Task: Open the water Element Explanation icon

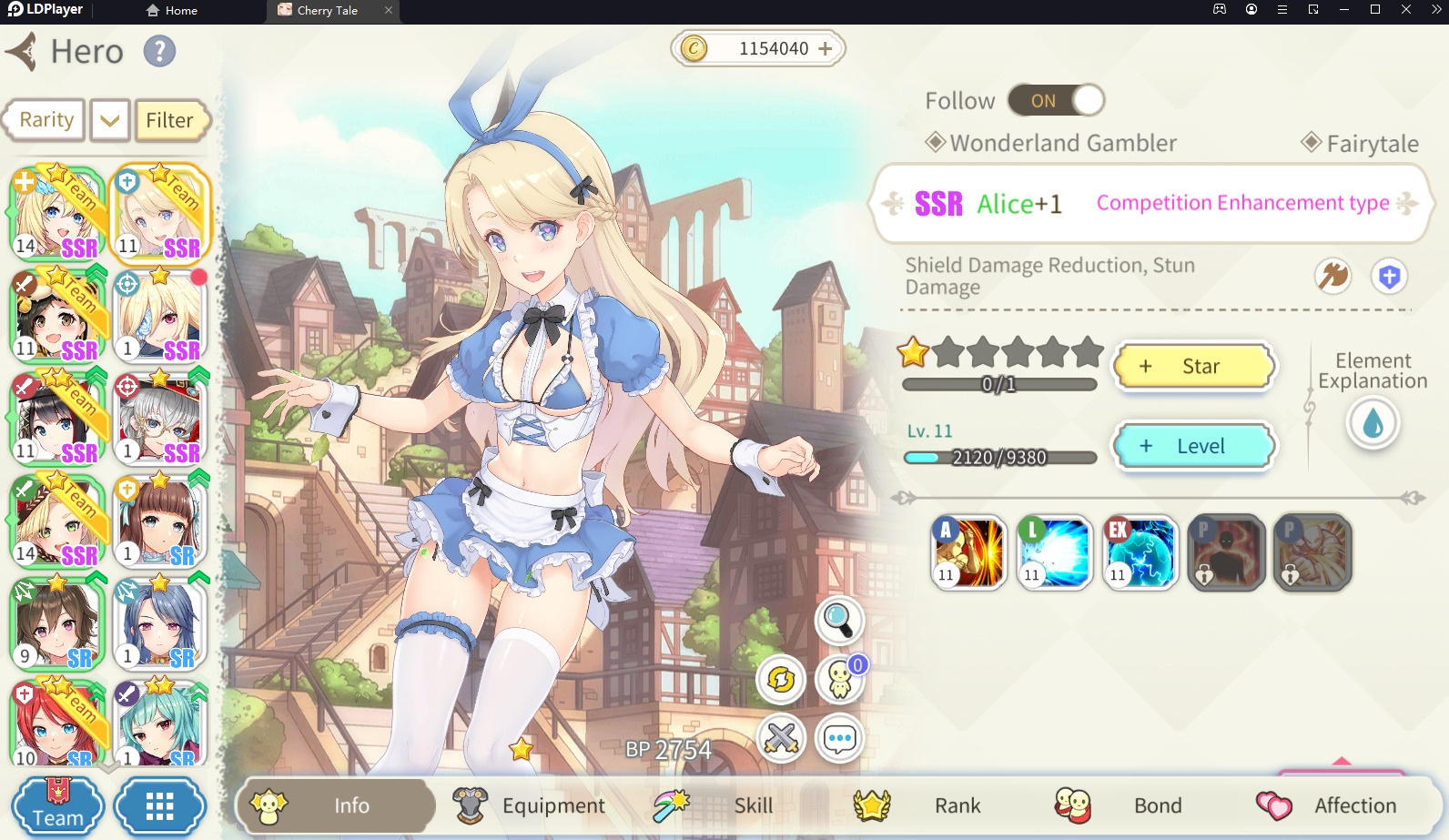Action: click(x=1372, y=423)
